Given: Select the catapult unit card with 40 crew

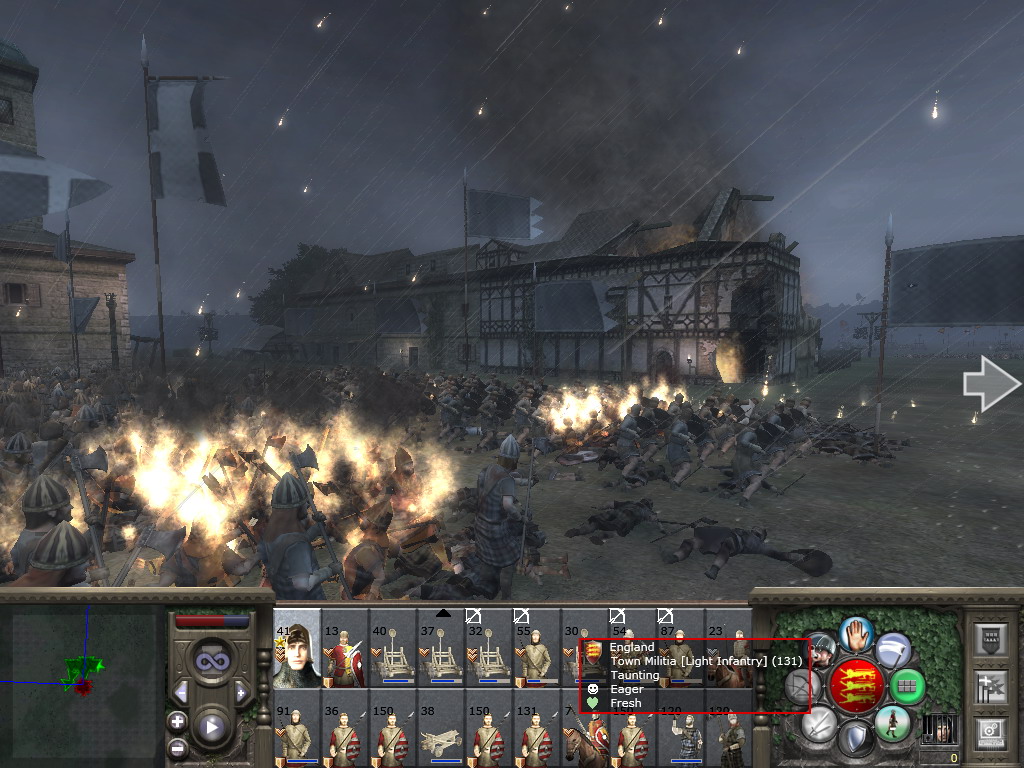Looking at the screenshot, I should (392, 650).
